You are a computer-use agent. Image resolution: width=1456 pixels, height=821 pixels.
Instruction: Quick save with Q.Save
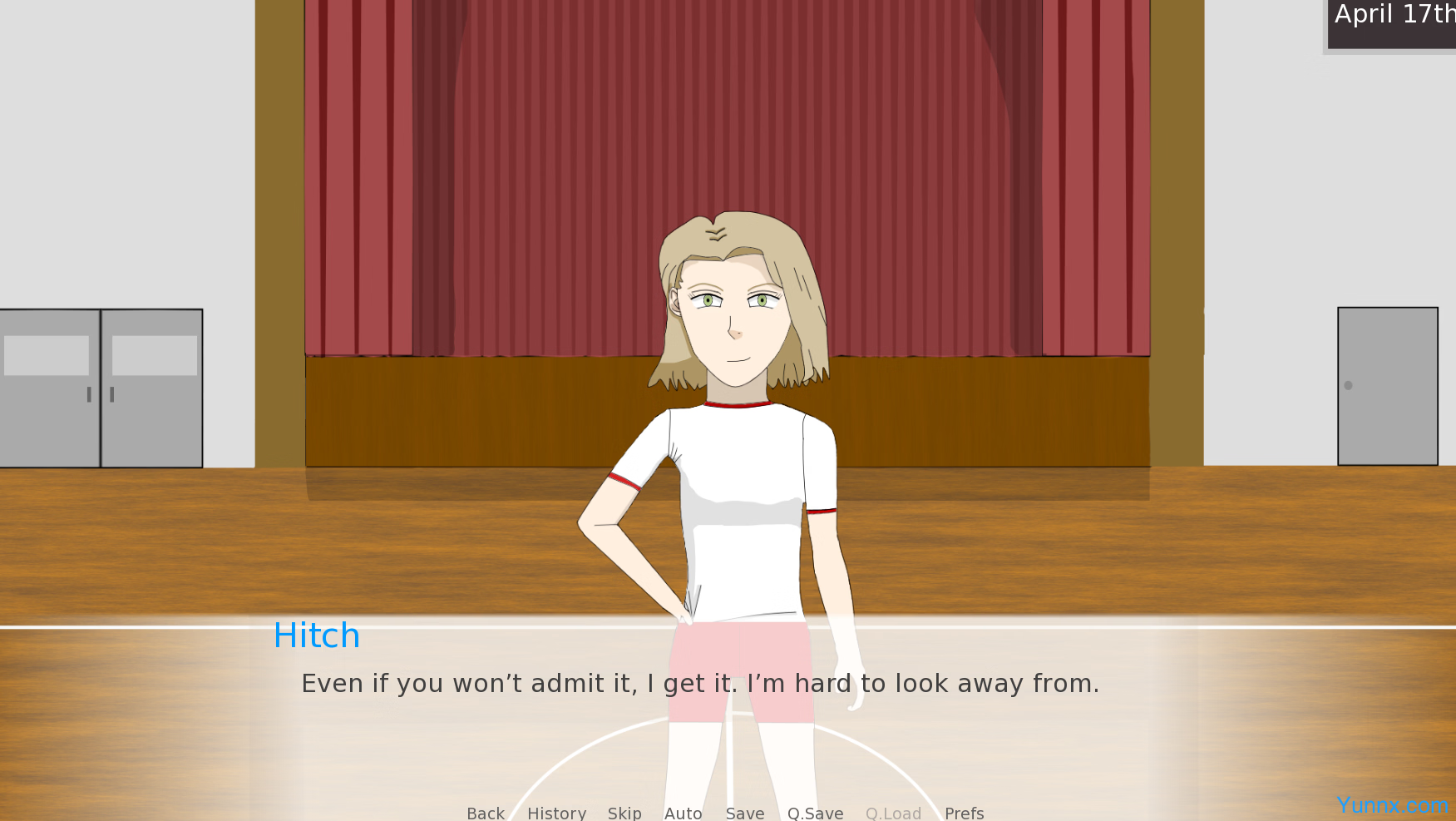pyautogui.click(x=815, y=813)
